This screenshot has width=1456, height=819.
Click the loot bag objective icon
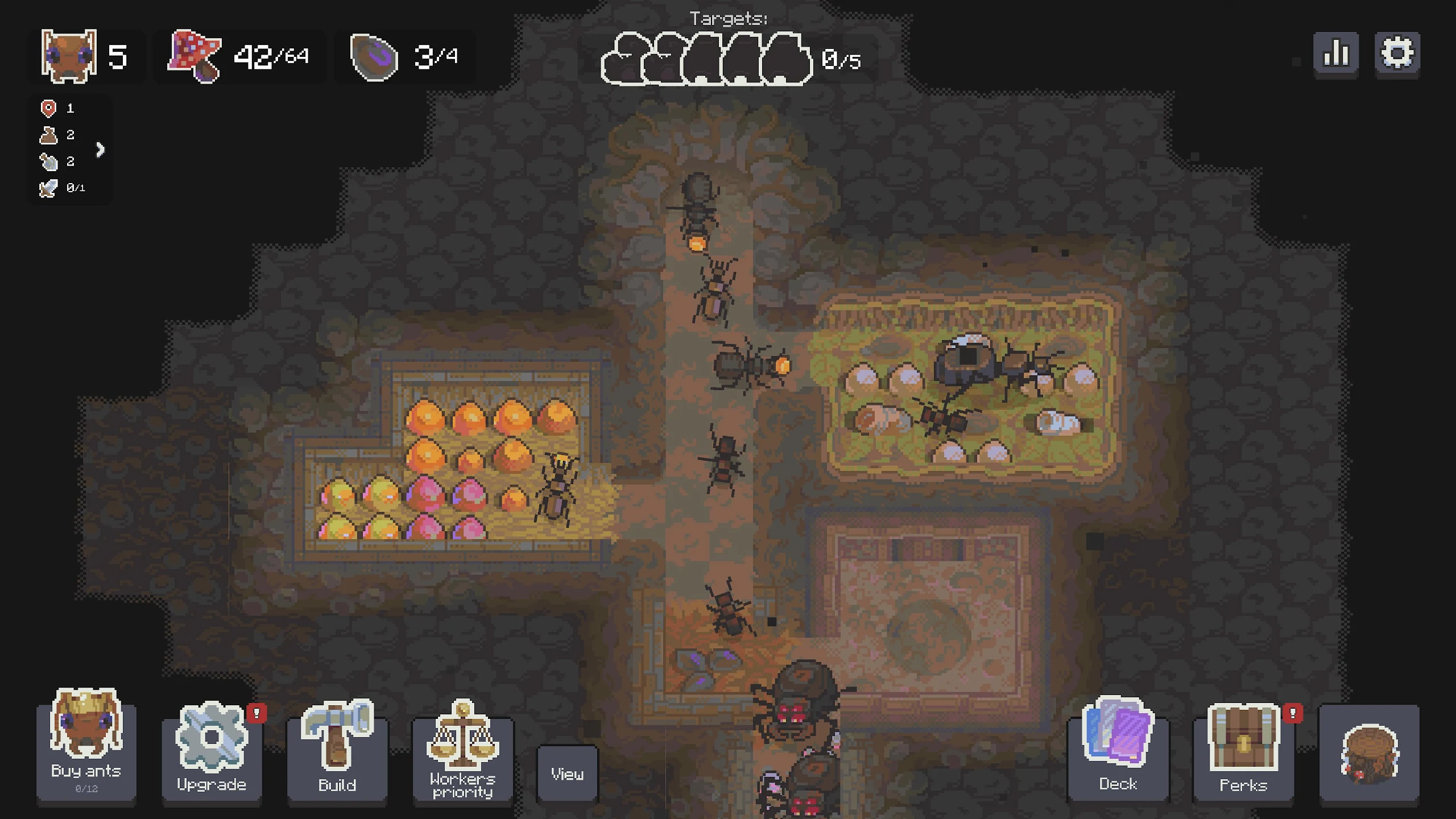click(49, 135)
